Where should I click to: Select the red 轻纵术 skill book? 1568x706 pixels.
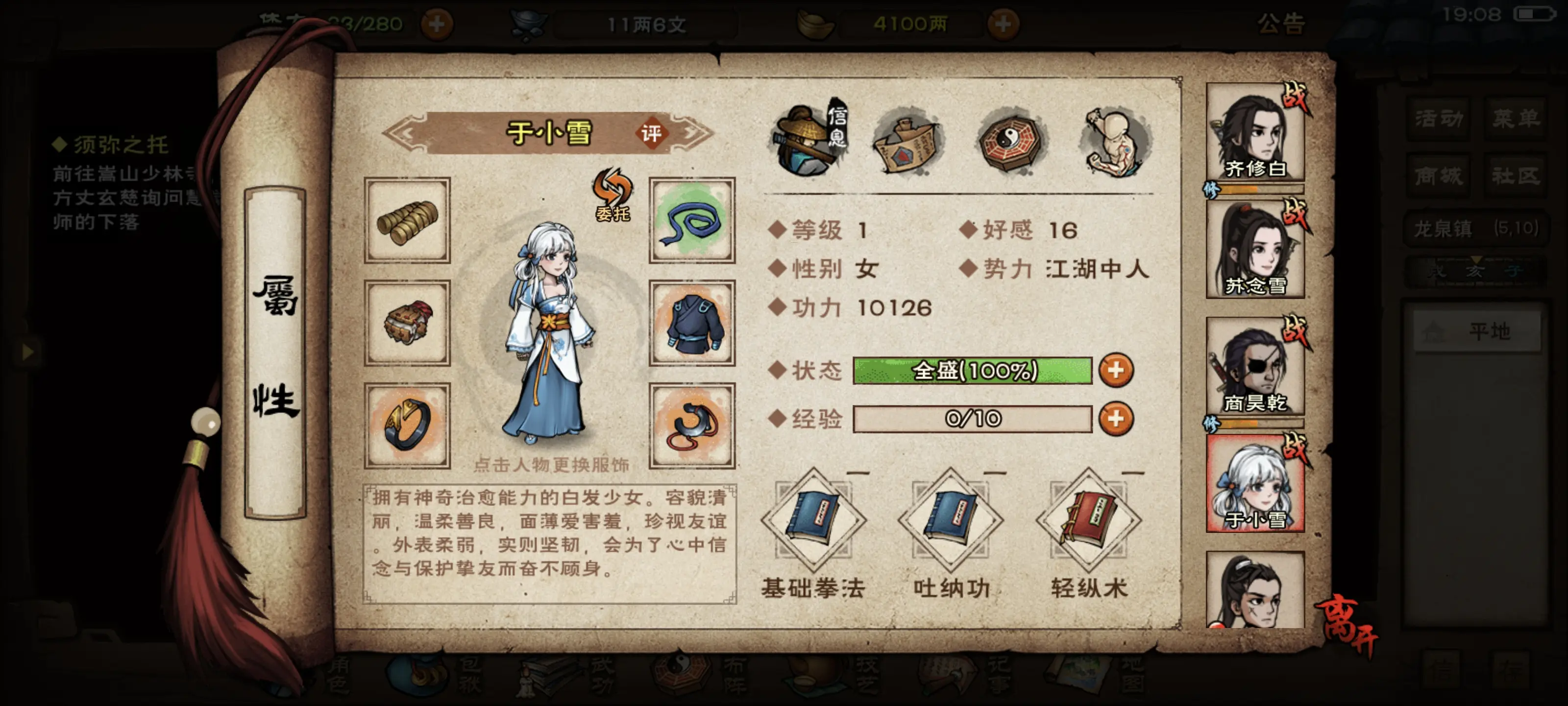pos(1088,521)
